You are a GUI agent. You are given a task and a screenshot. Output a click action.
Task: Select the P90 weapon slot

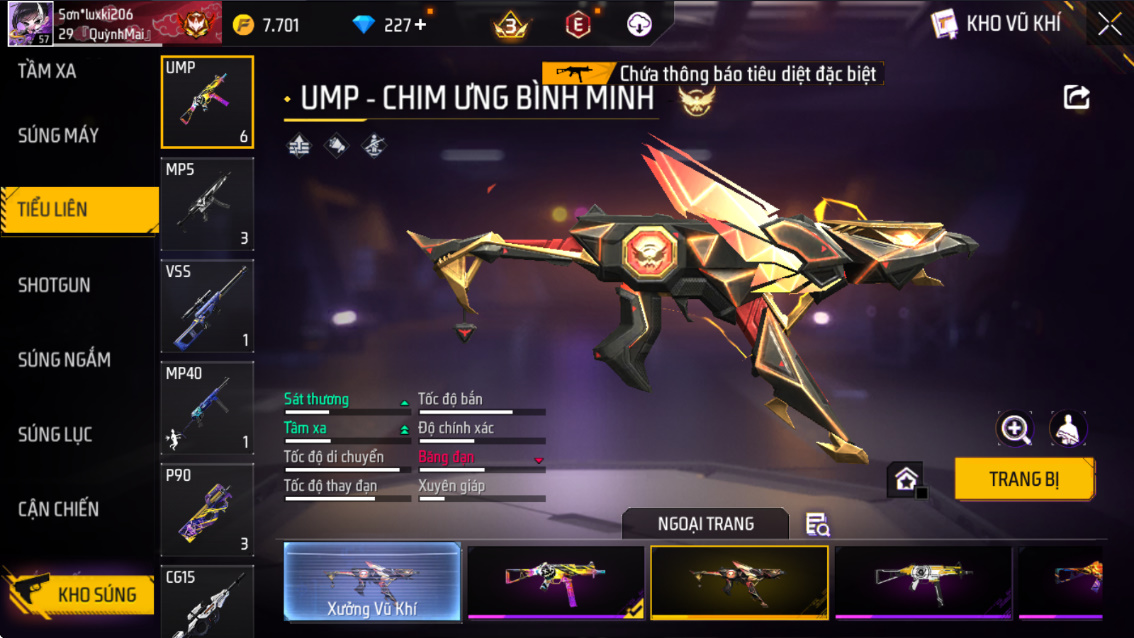click(x=207, y=510)
